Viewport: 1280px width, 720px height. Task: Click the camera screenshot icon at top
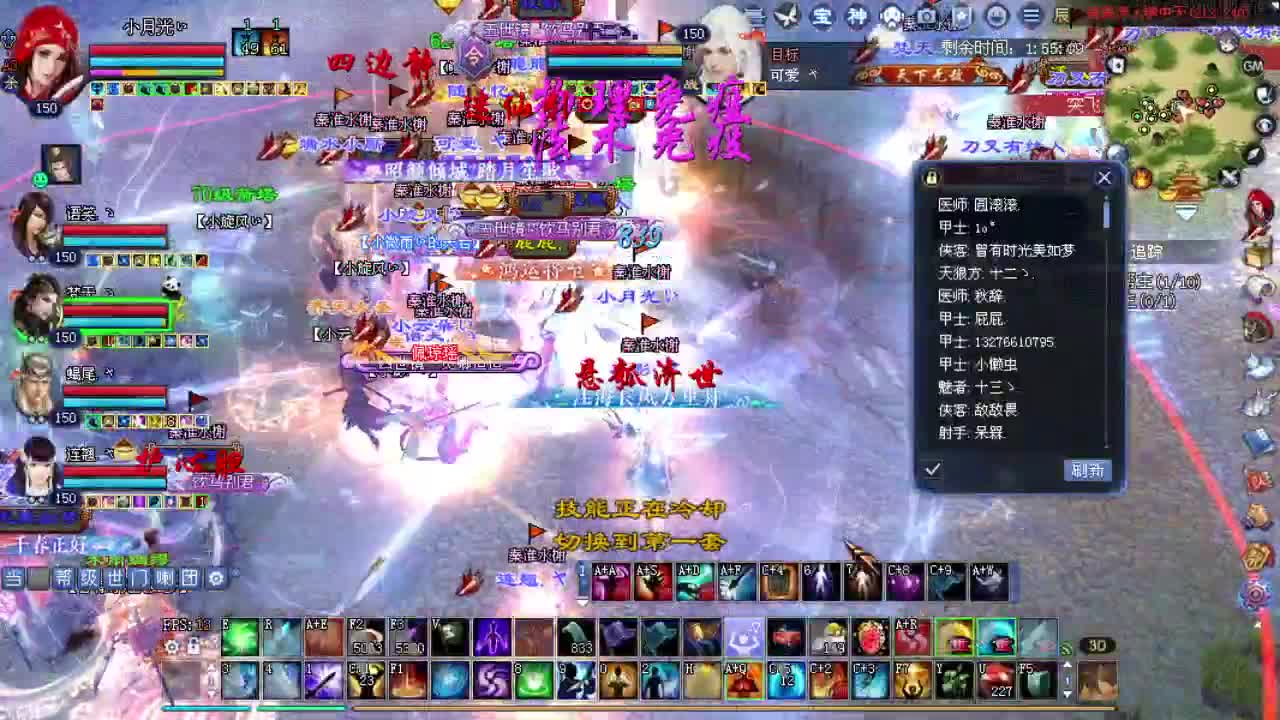coord(925,15)
